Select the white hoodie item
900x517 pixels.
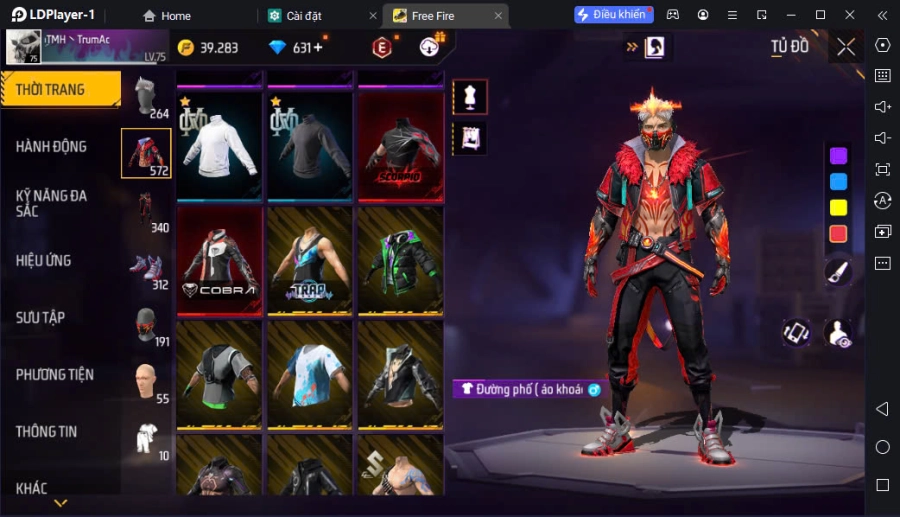pyautogui.click(x=220, y=146)
